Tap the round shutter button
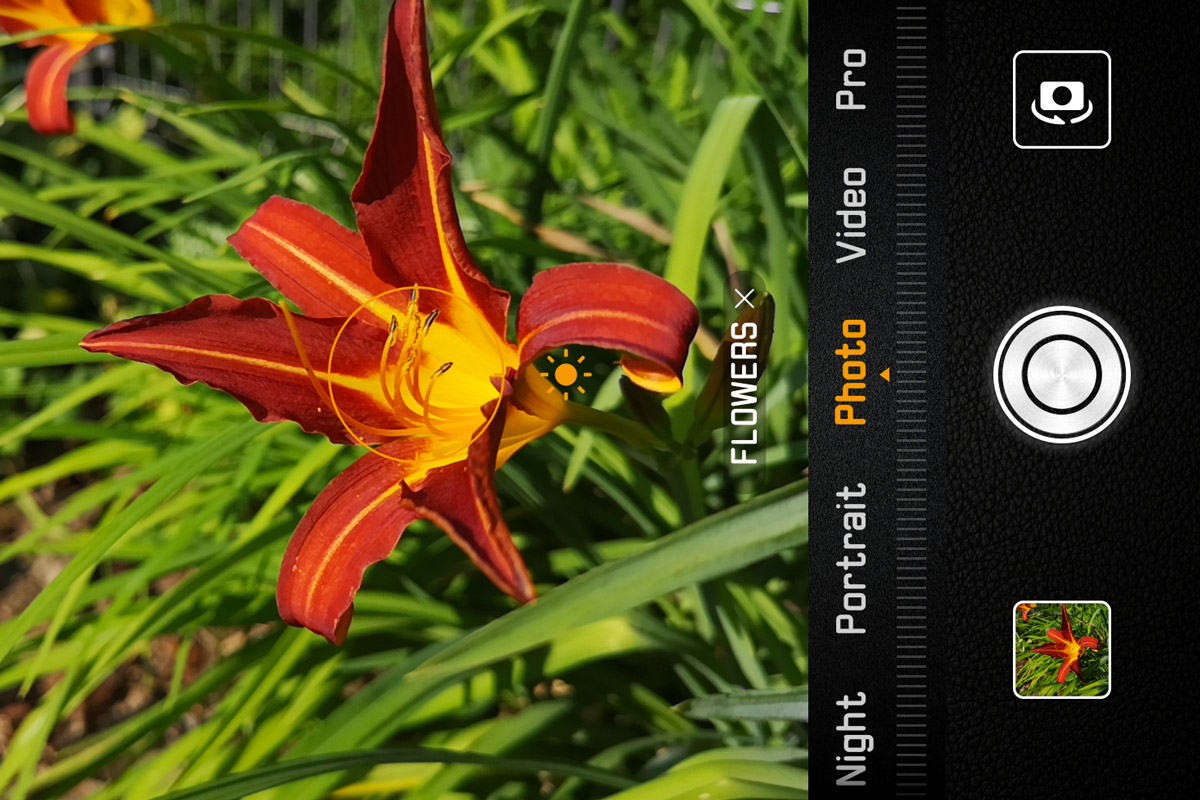Viewport: 1200px width, 800px height. (x=1061, y=375)
